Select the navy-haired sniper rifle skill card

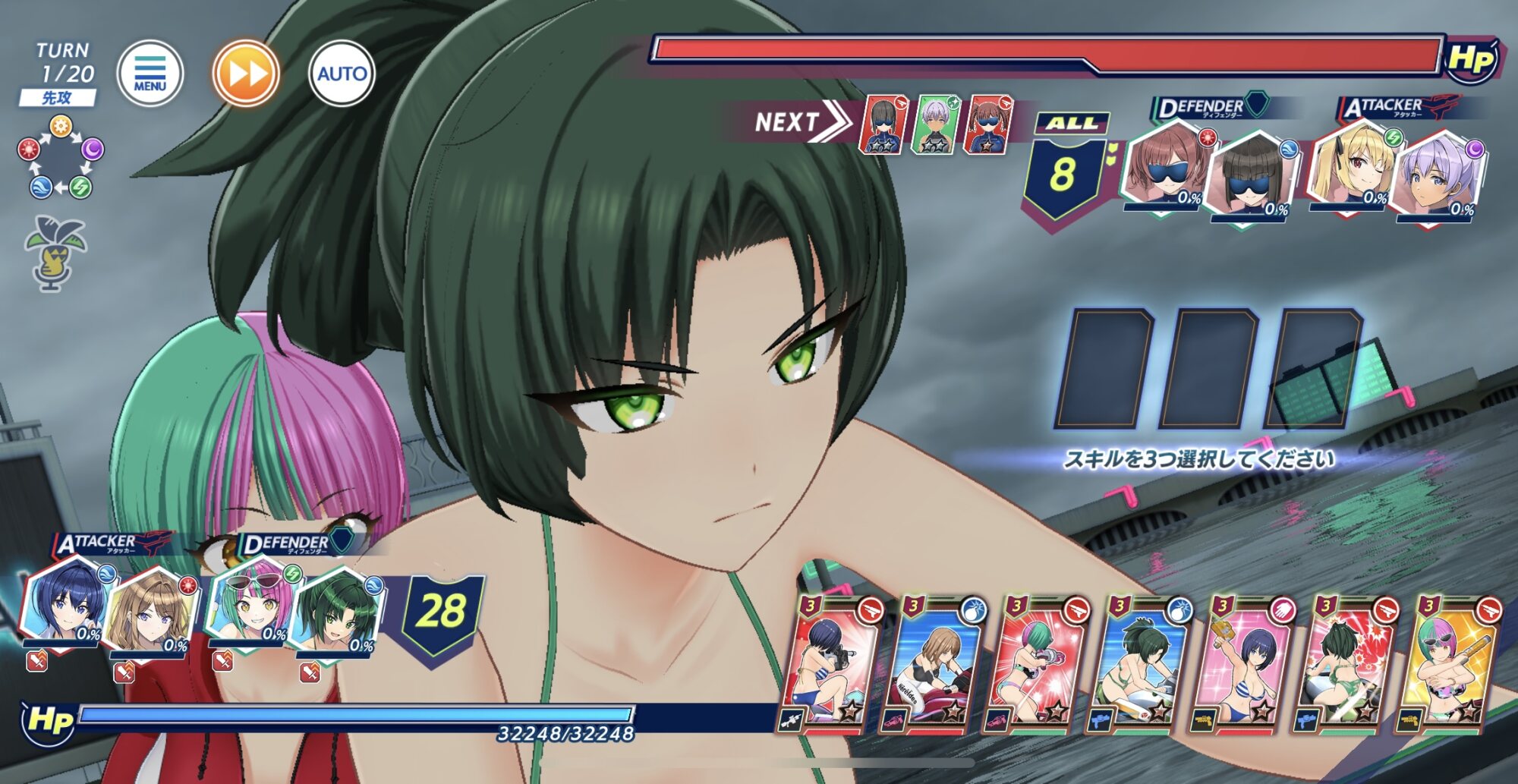830,664
